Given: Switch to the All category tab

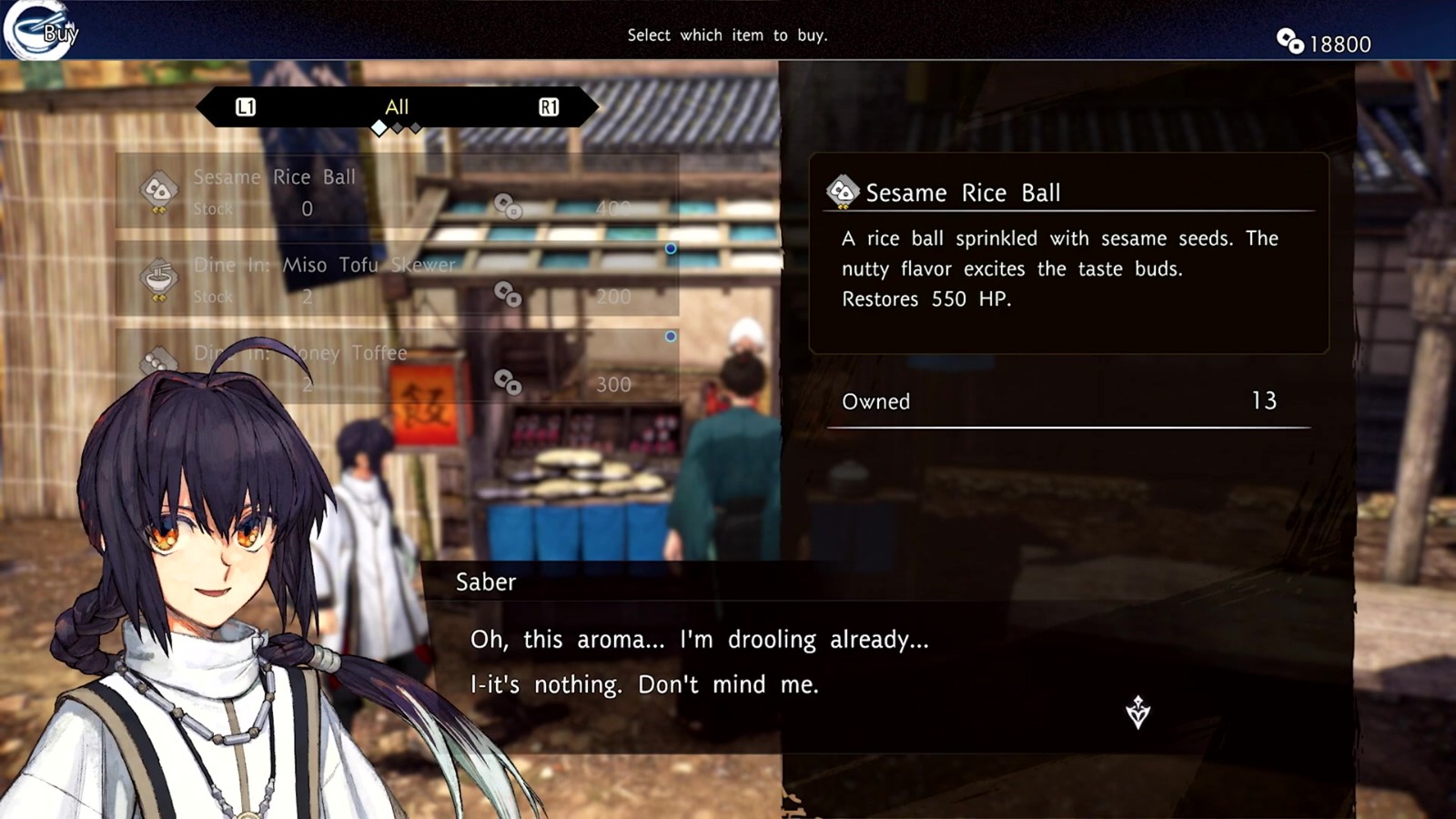Looking at the screenshot, I should [x=397, y=107].
